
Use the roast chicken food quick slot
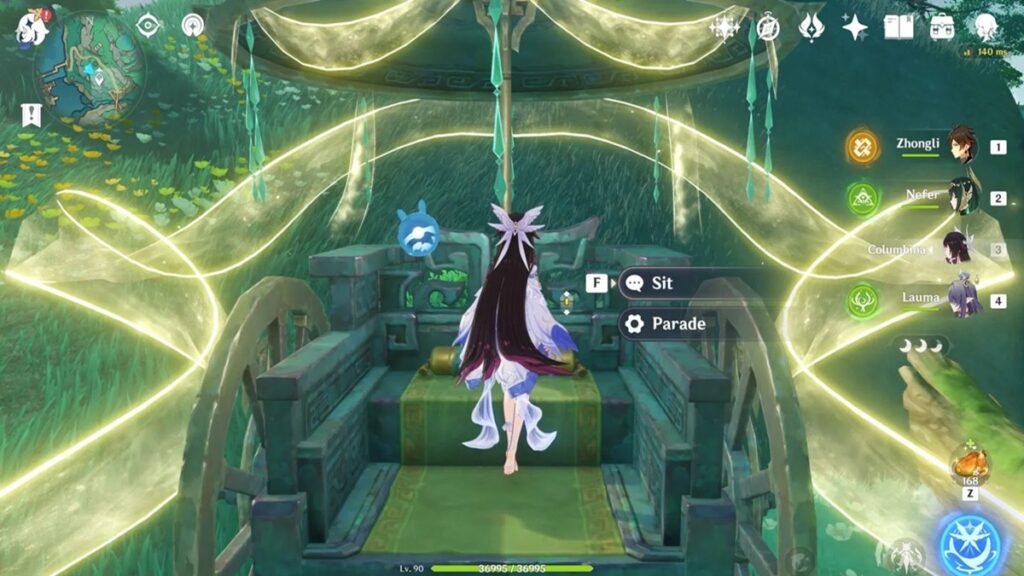970,464
